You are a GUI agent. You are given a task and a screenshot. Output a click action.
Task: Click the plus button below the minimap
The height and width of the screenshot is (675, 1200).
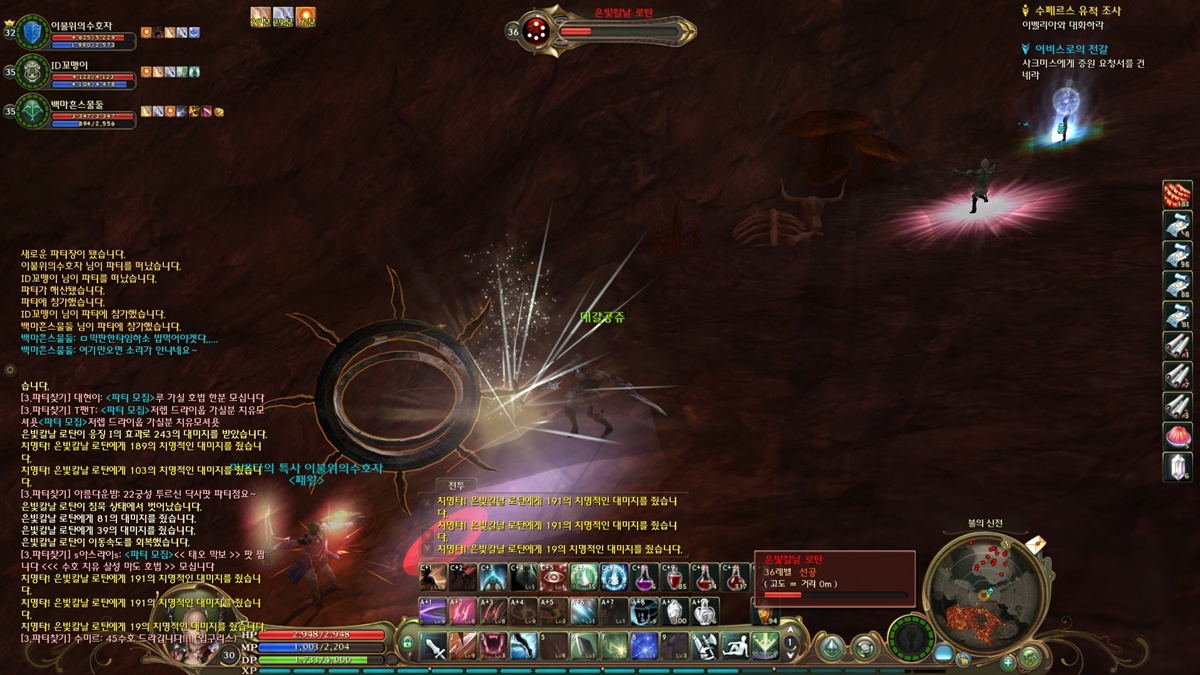(1007, 661)
